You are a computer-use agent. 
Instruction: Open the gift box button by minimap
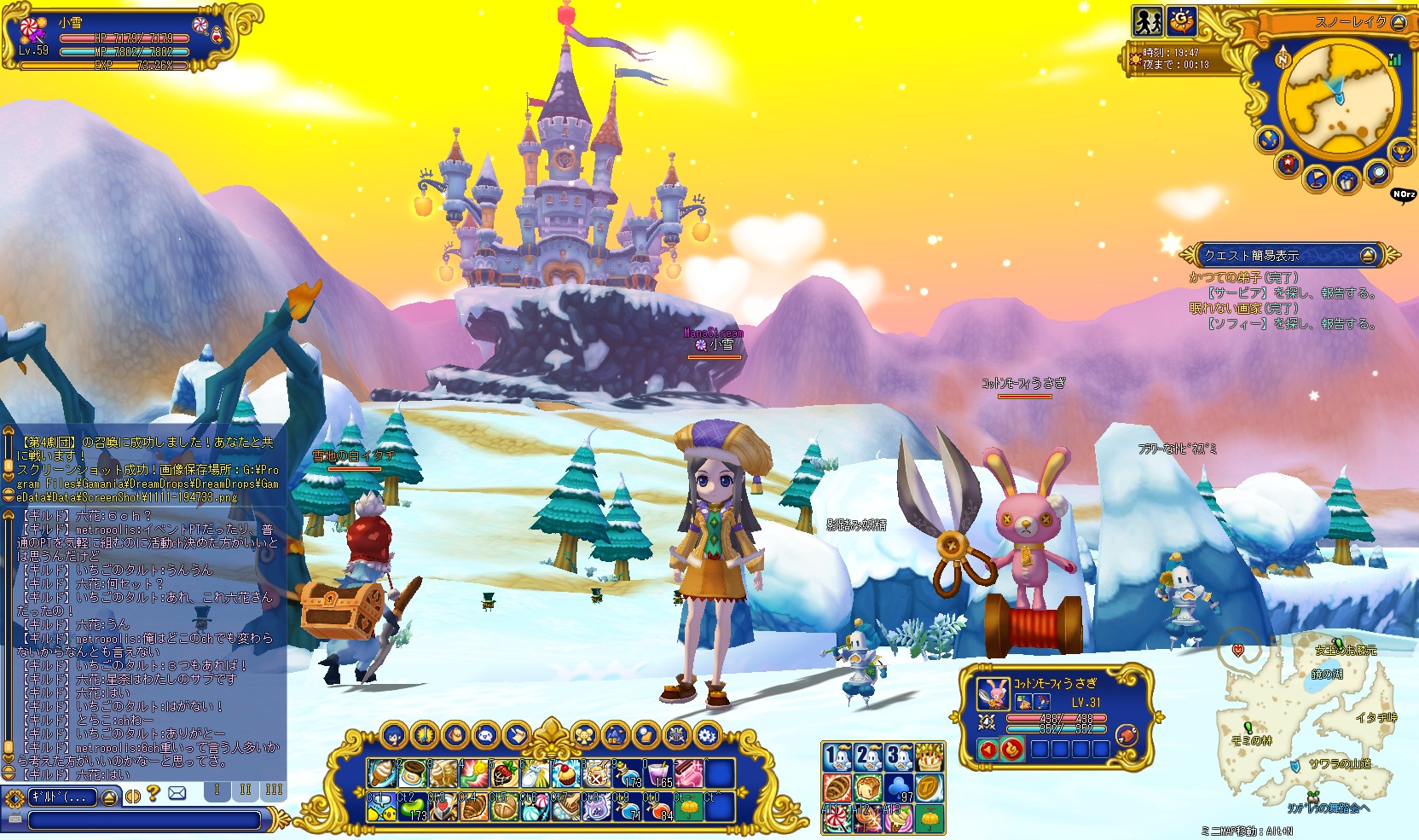tap(1347, 182)
